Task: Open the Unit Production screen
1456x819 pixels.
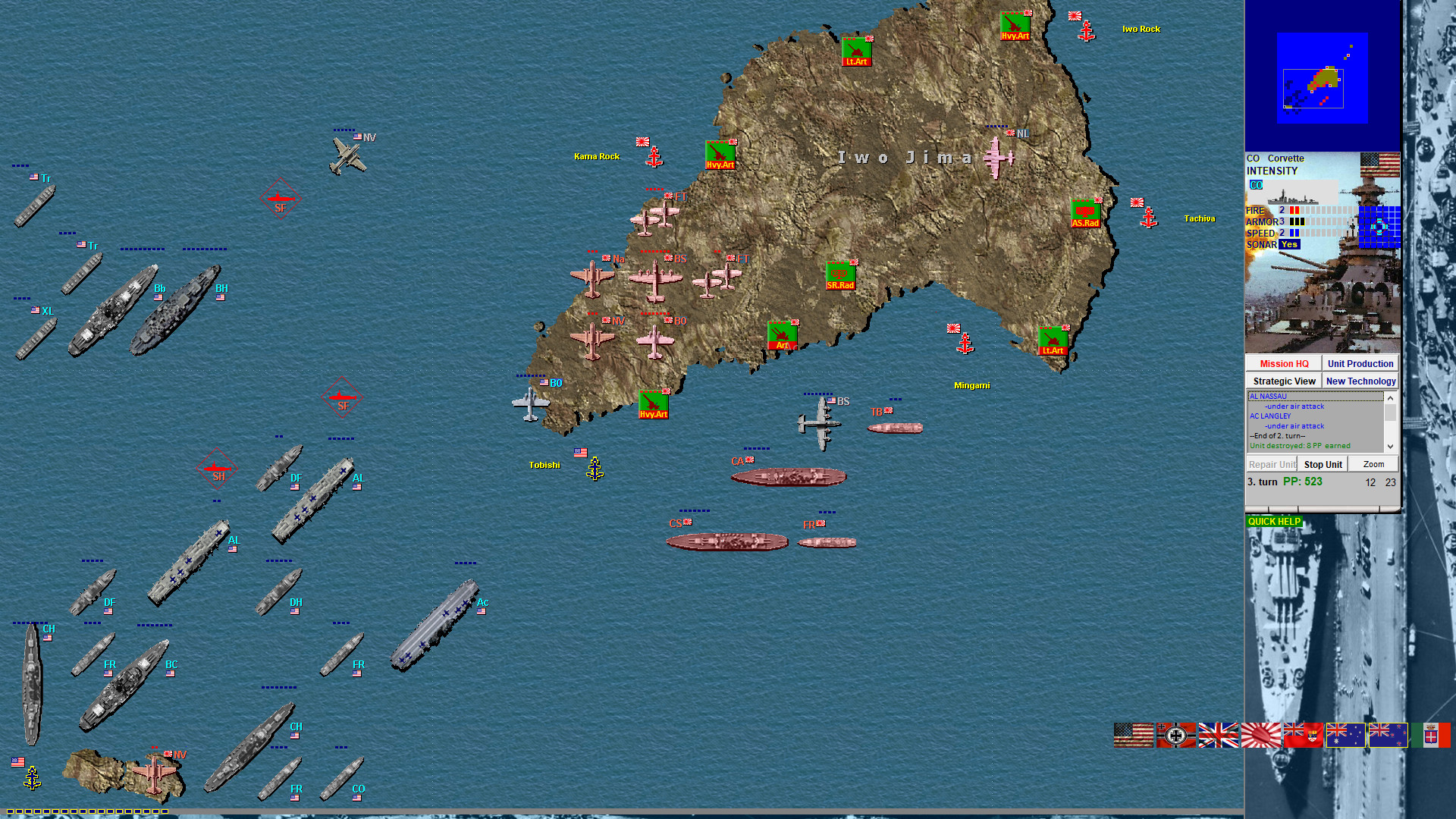Action: pyautogui.click(x=1360, y=363)
